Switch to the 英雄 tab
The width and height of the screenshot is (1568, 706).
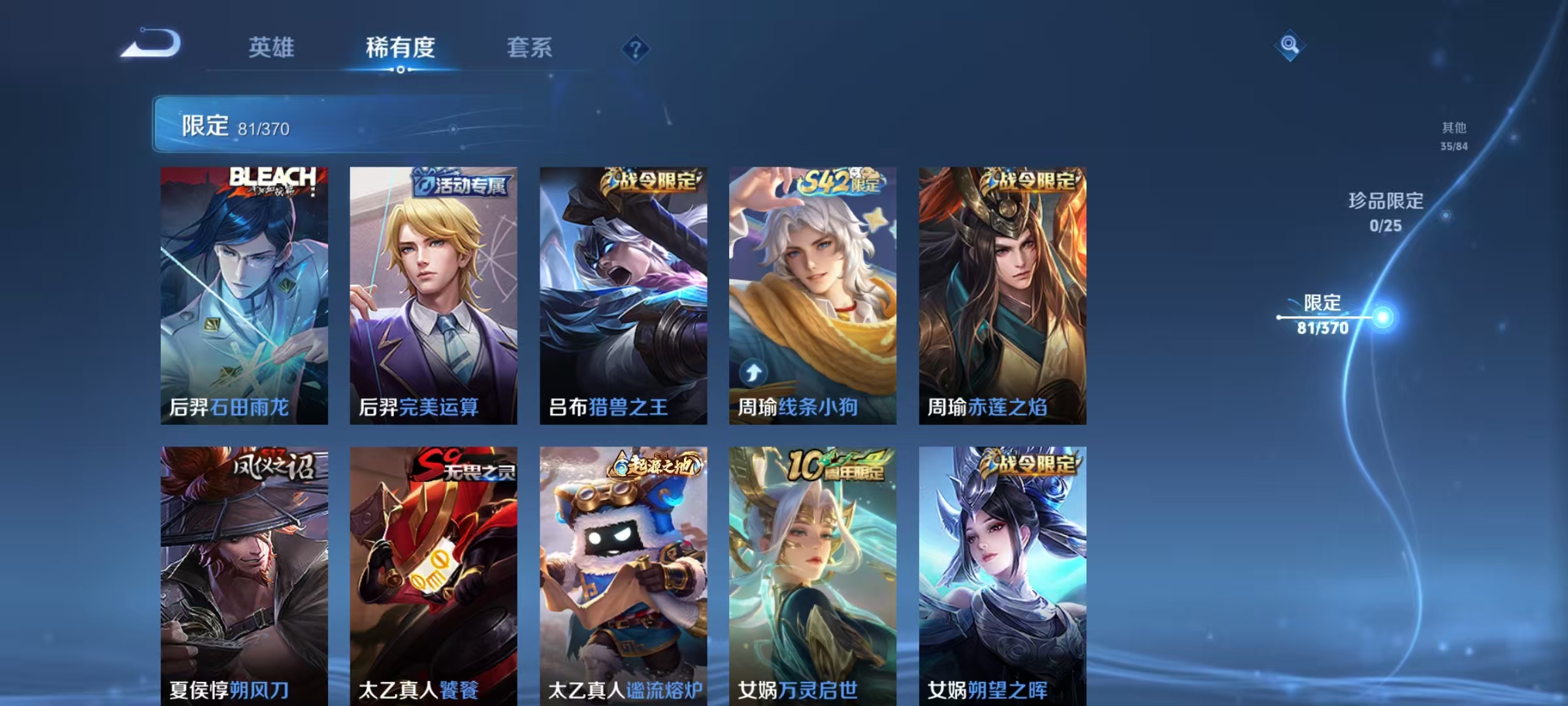272,47
